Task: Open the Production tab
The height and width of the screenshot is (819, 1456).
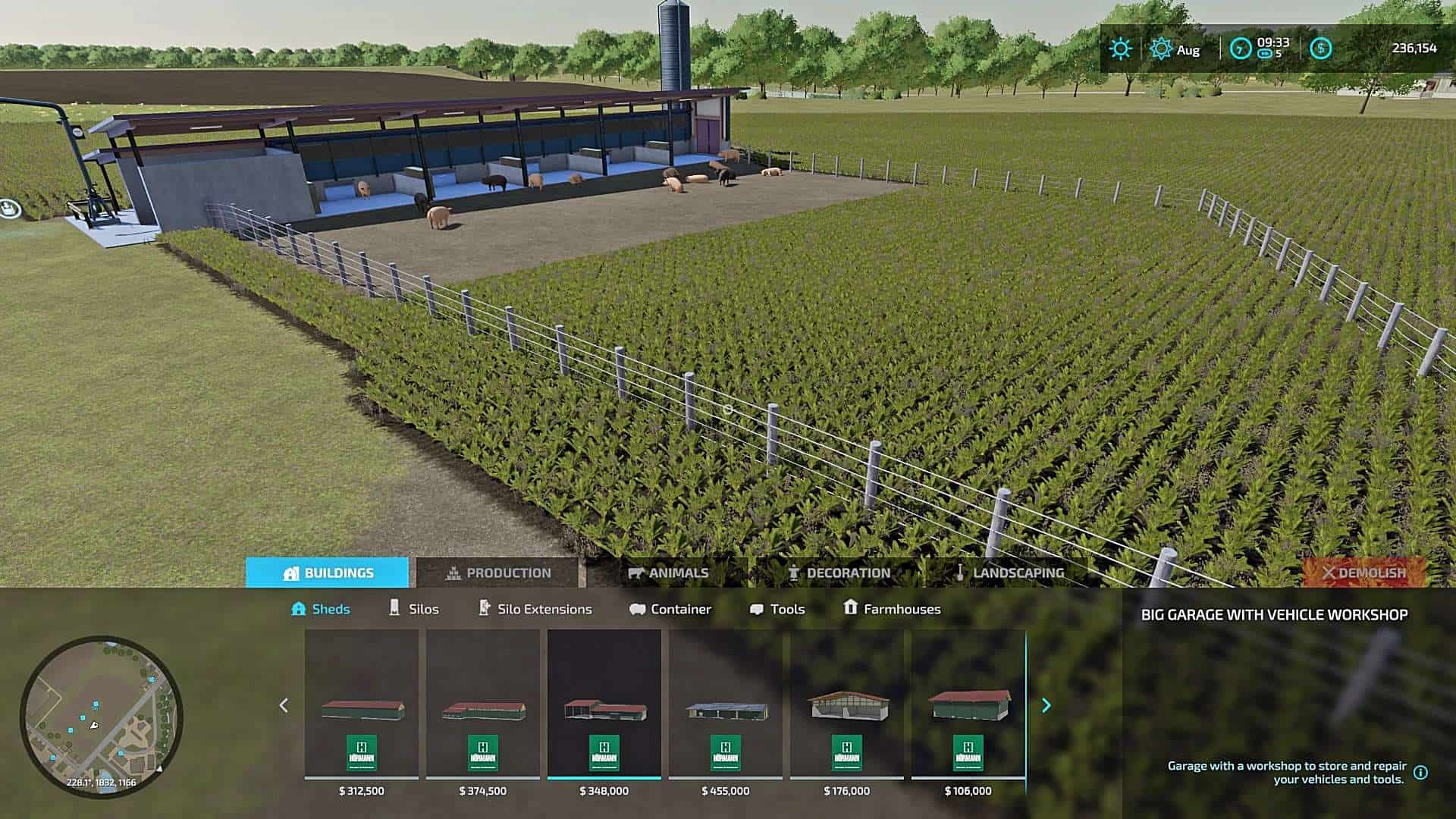Action: (x=497, y=573)
